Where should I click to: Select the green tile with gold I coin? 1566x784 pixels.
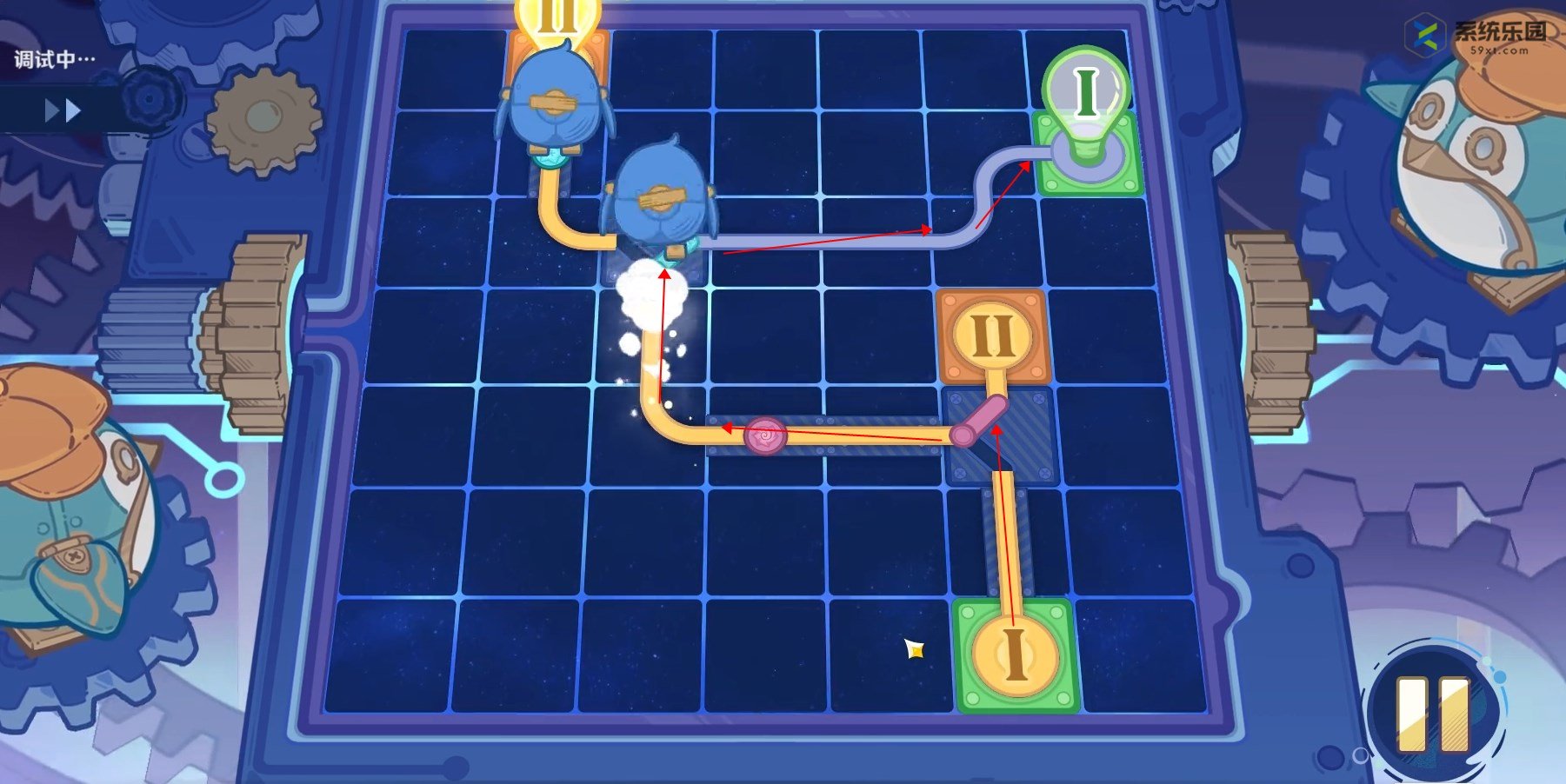1015,654
